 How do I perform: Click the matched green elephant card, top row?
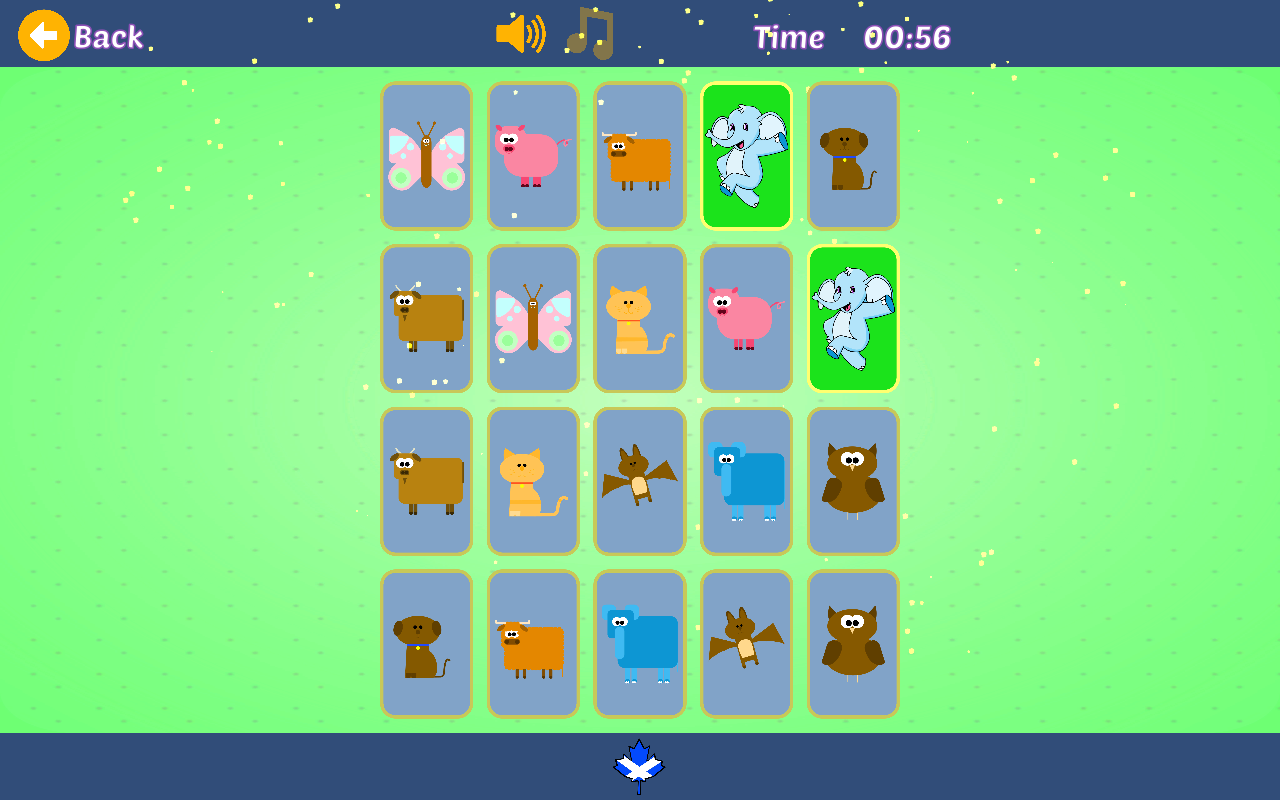746,155
